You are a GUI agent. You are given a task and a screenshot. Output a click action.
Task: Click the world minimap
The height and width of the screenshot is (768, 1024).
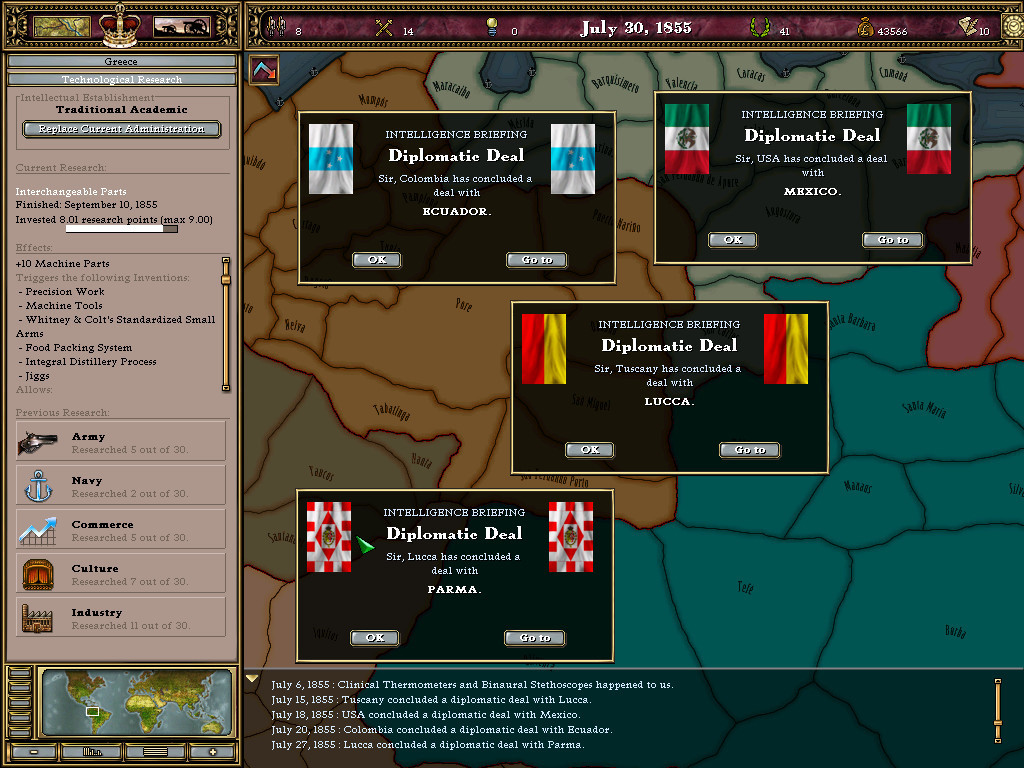click(138, 704)
